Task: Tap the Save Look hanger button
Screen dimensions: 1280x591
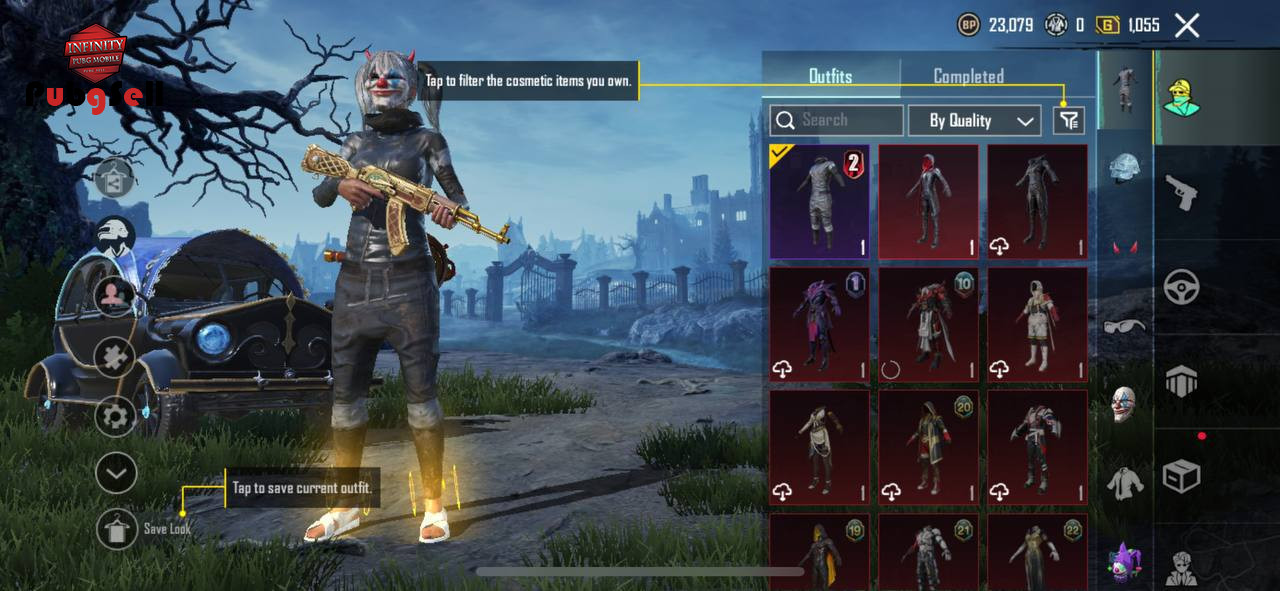Action: tap(117, 529)
